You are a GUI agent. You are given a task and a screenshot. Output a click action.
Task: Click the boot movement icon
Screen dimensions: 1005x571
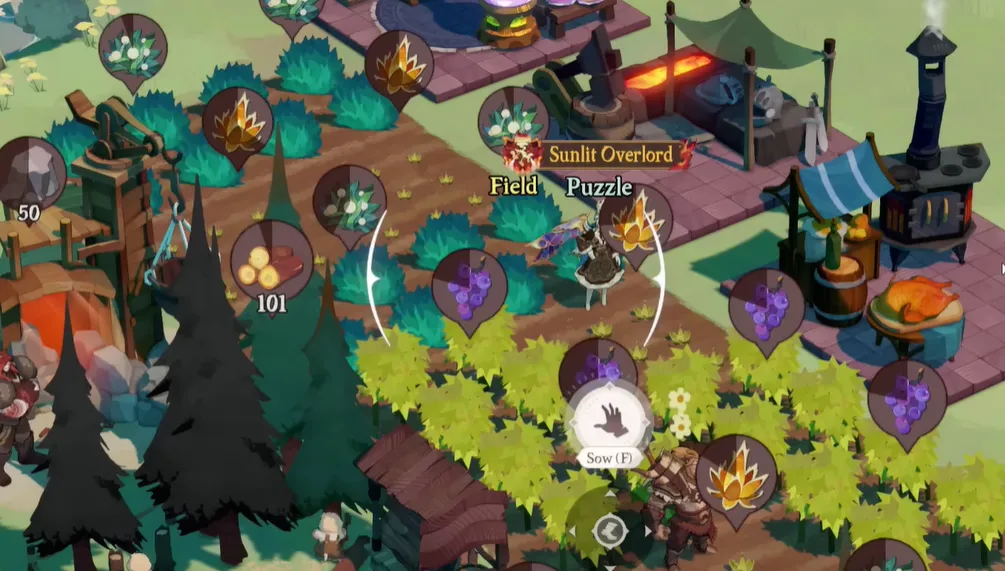point(608,530)
